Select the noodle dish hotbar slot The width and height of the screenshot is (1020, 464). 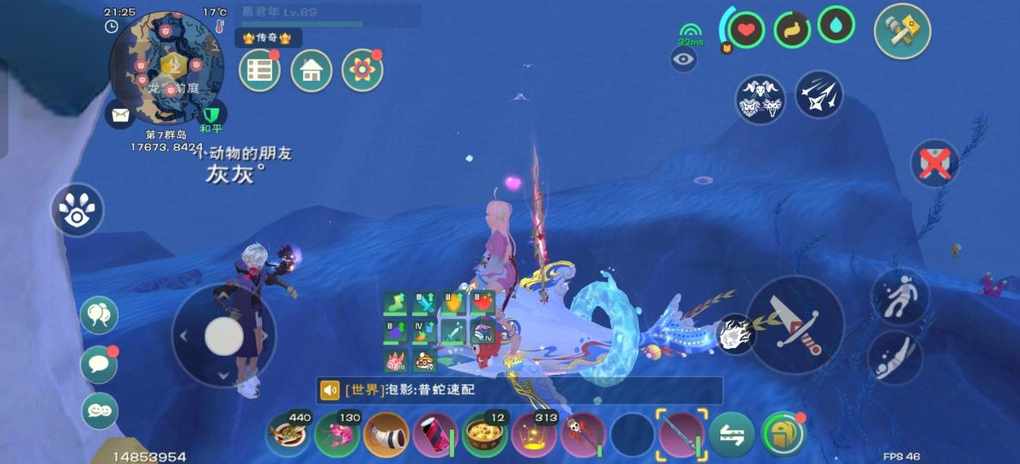point(288,435)
